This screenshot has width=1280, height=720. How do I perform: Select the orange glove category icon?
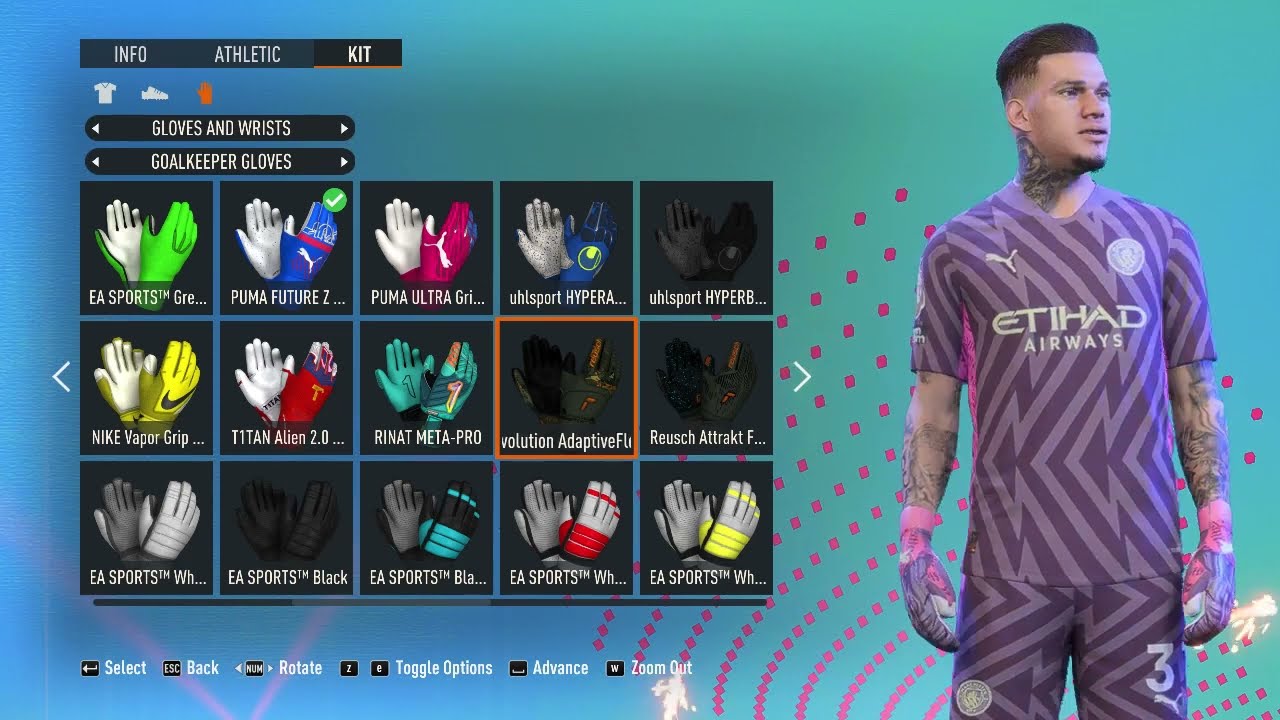(205, 94)
